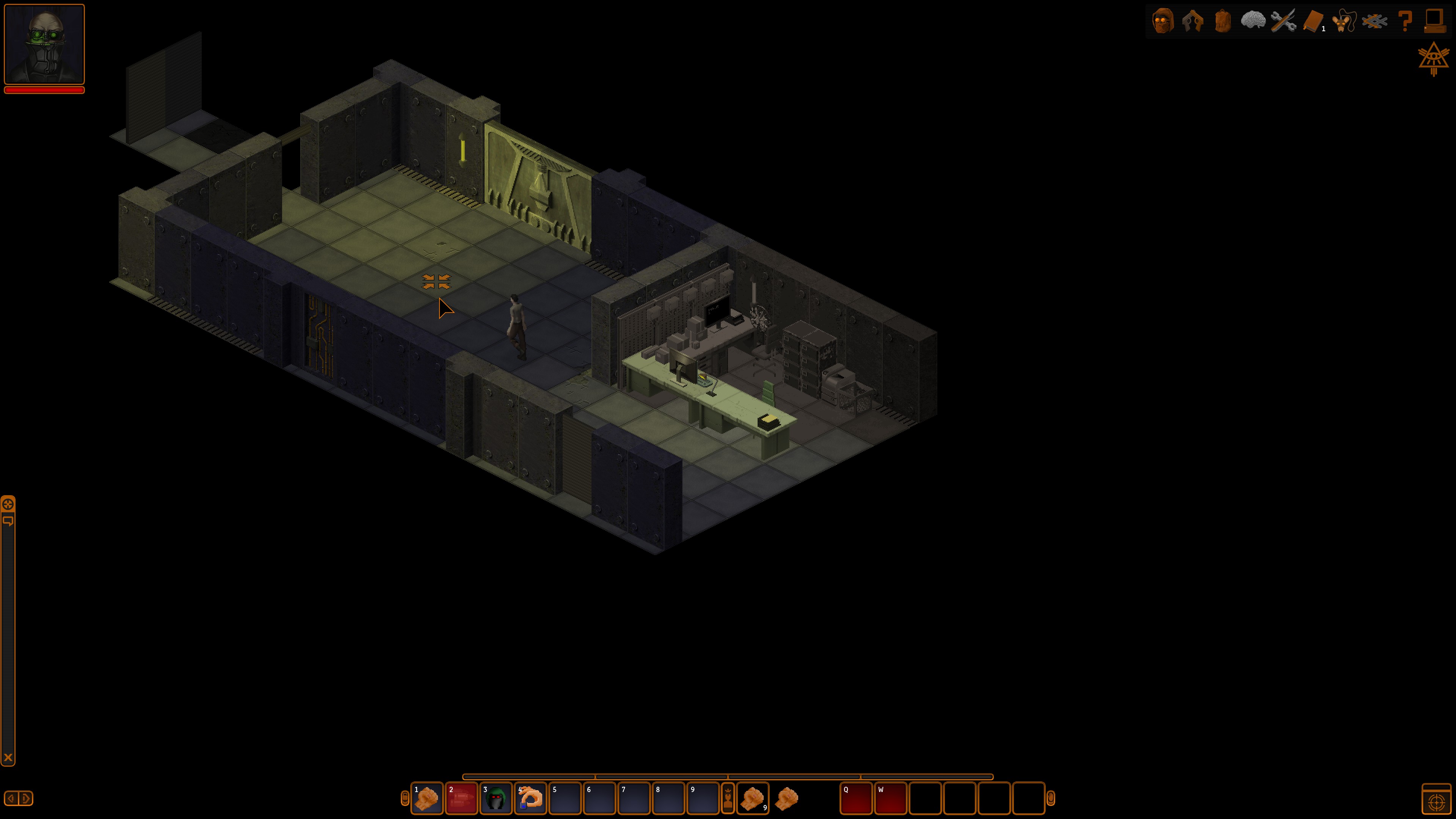Open the question mark help icon

pyautogui.click(x=1404, y=22)
